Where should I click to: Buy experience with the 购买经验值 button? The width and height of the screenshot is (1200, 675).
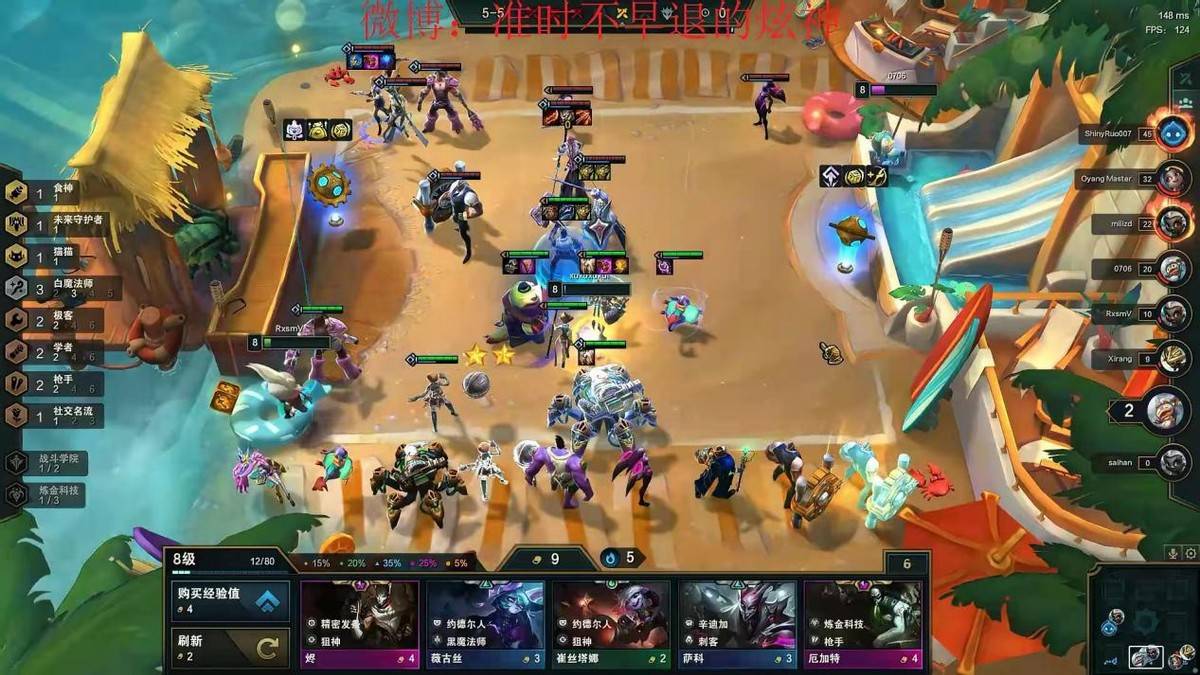pos(231,601)
